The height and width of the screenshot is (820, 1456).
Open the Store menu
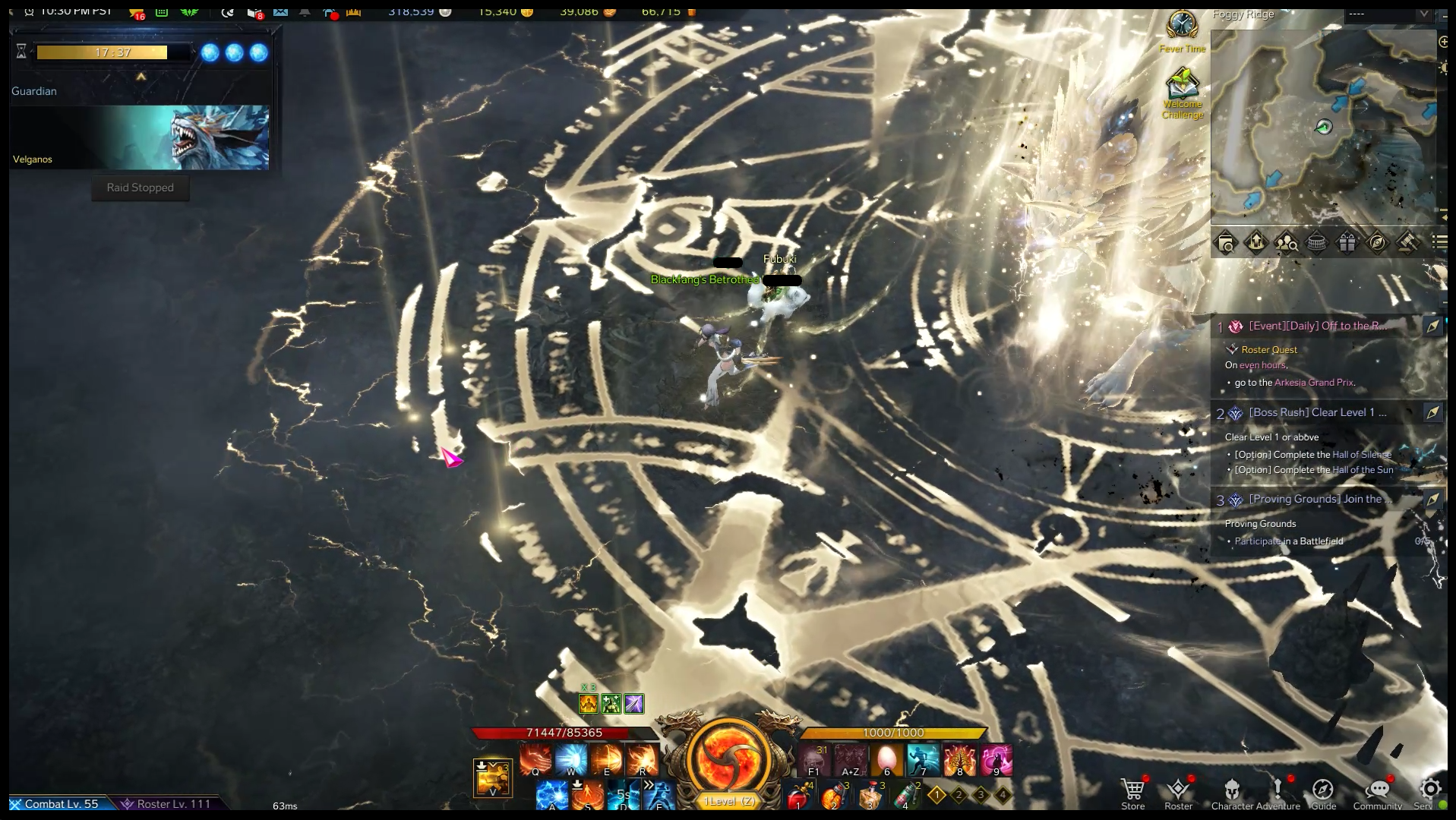[1132, 792]
